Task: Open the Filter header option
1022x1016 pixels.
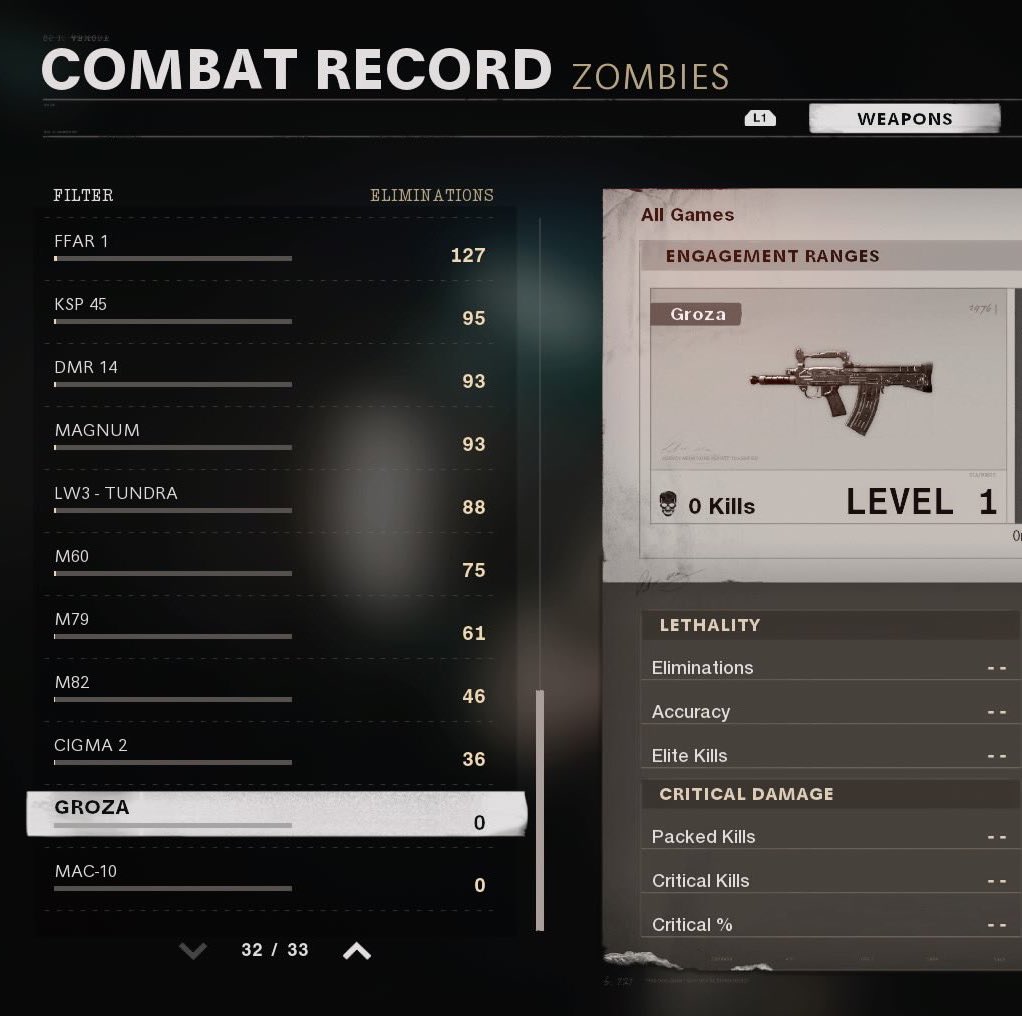Action: tap(83, 195)
